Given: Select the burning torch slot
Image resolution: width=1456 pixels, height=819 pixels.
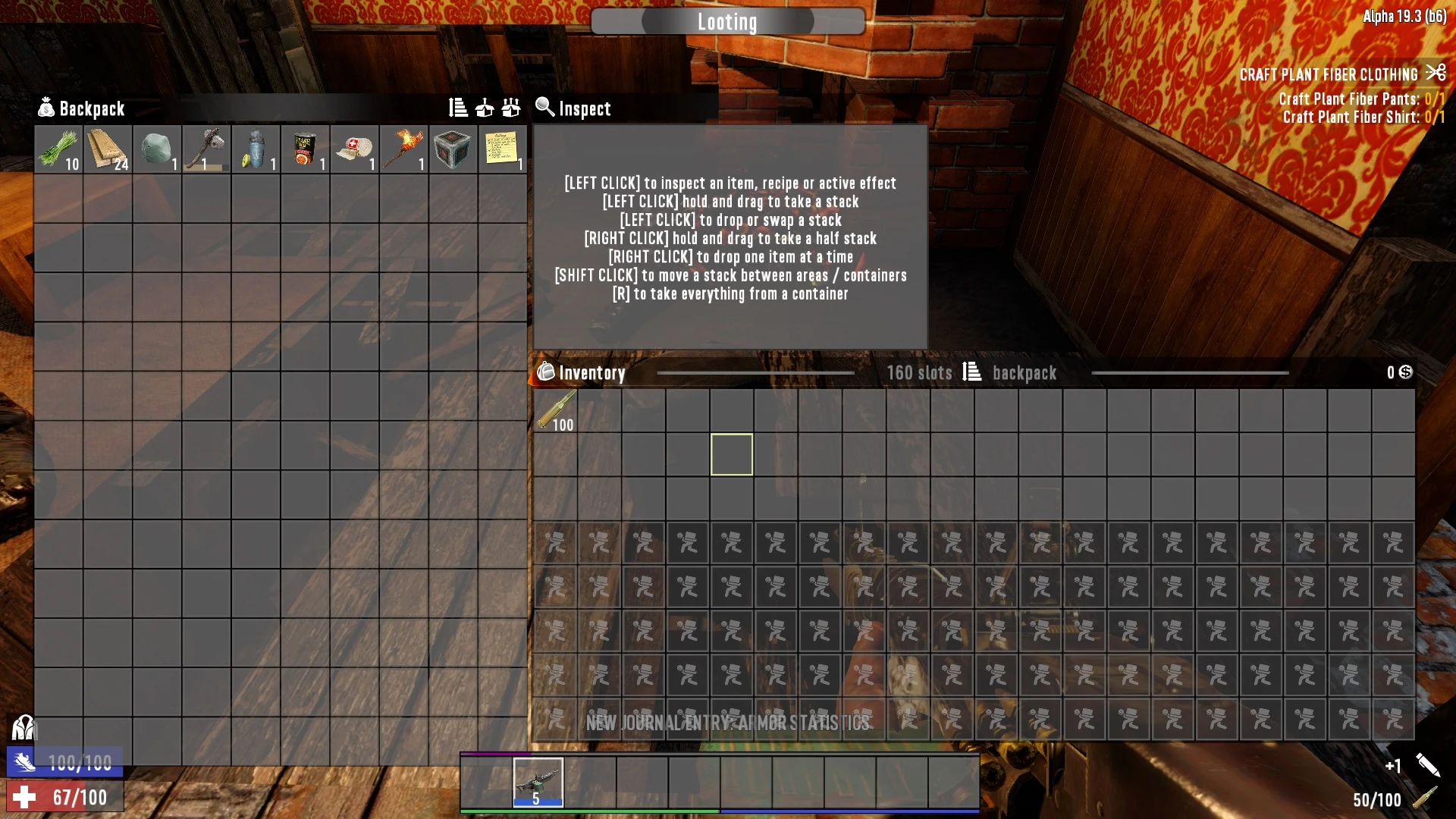Looking at the screenshot, I should tap(403, 149).
